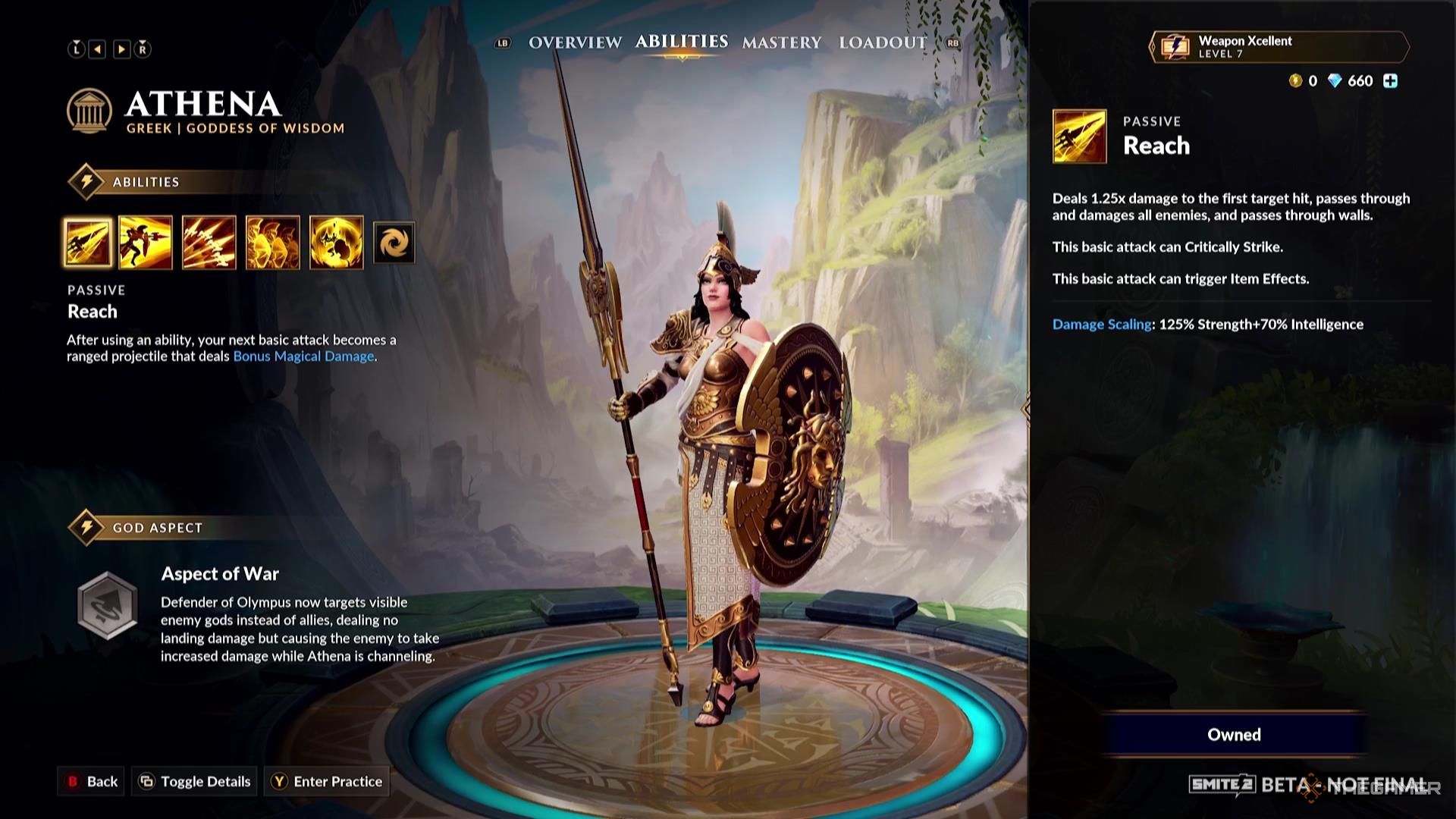Select the Abilities tab

(x=681, y=42)
